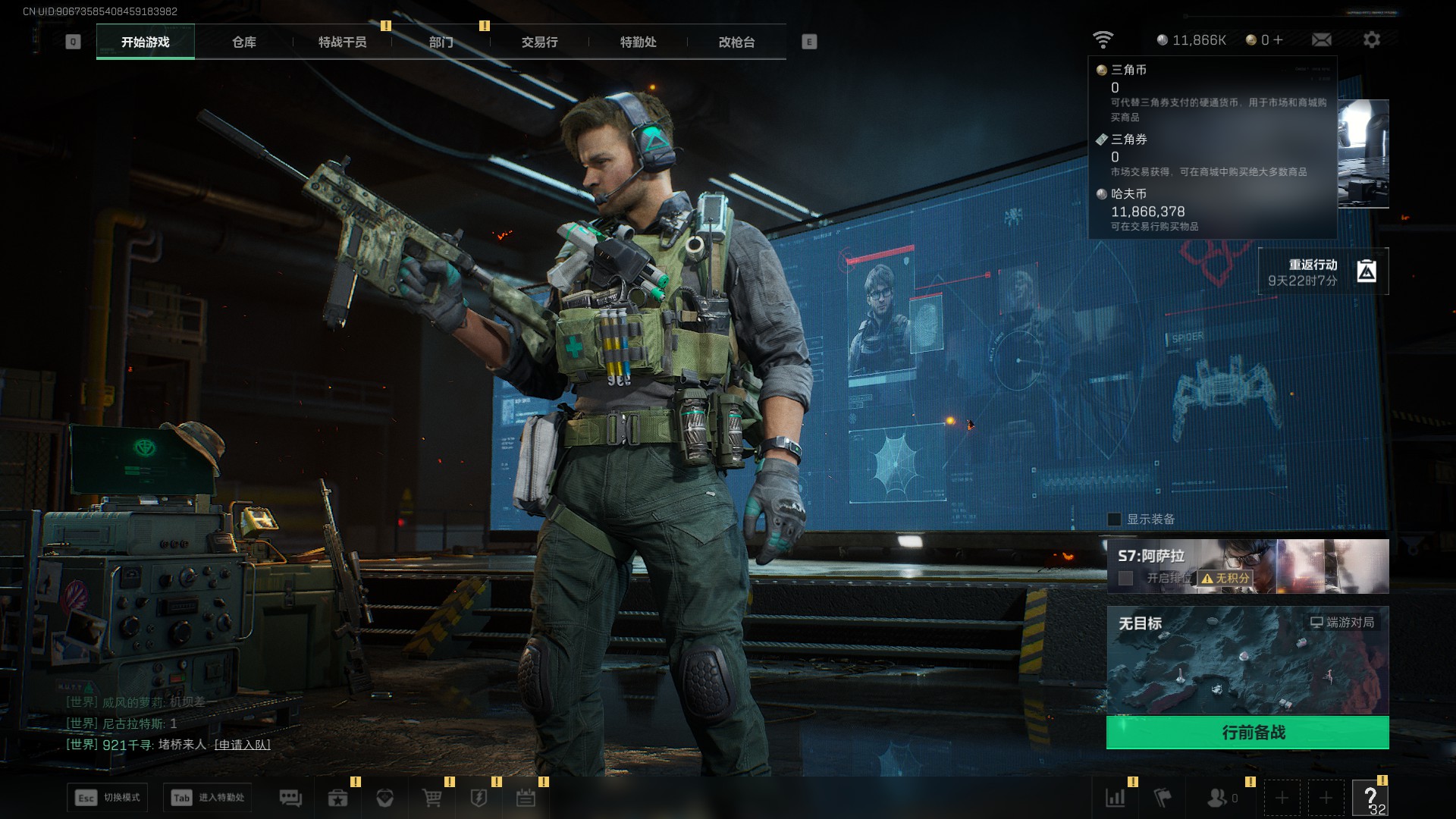This screenshot has height=819, width=1456.
Task: Toggle the 显示装备 checkbox
Action: pyautogui.click(x=1114, y=519)
